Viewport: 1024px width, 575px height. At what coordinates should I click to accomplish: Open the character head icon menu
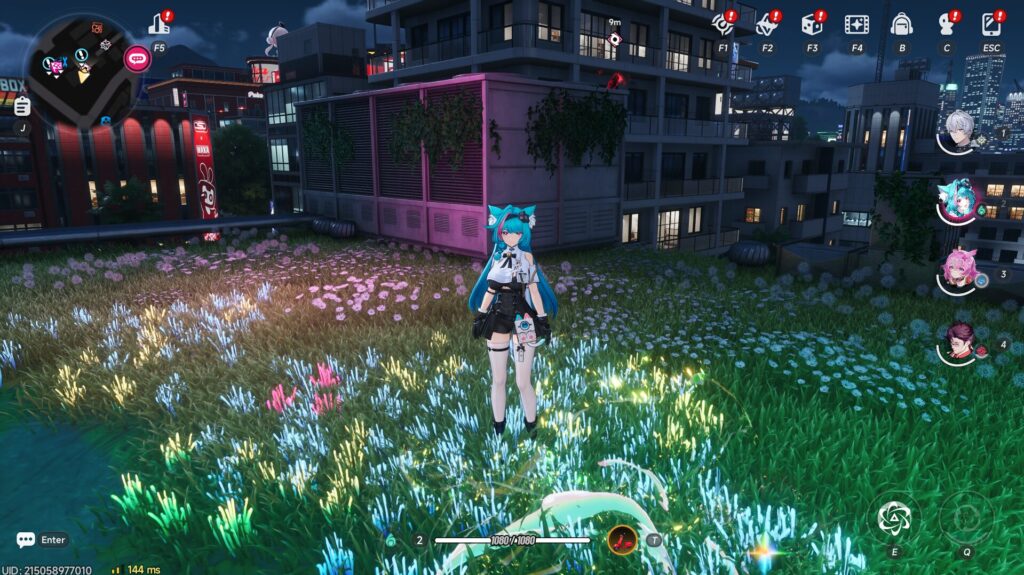point(946,24)
